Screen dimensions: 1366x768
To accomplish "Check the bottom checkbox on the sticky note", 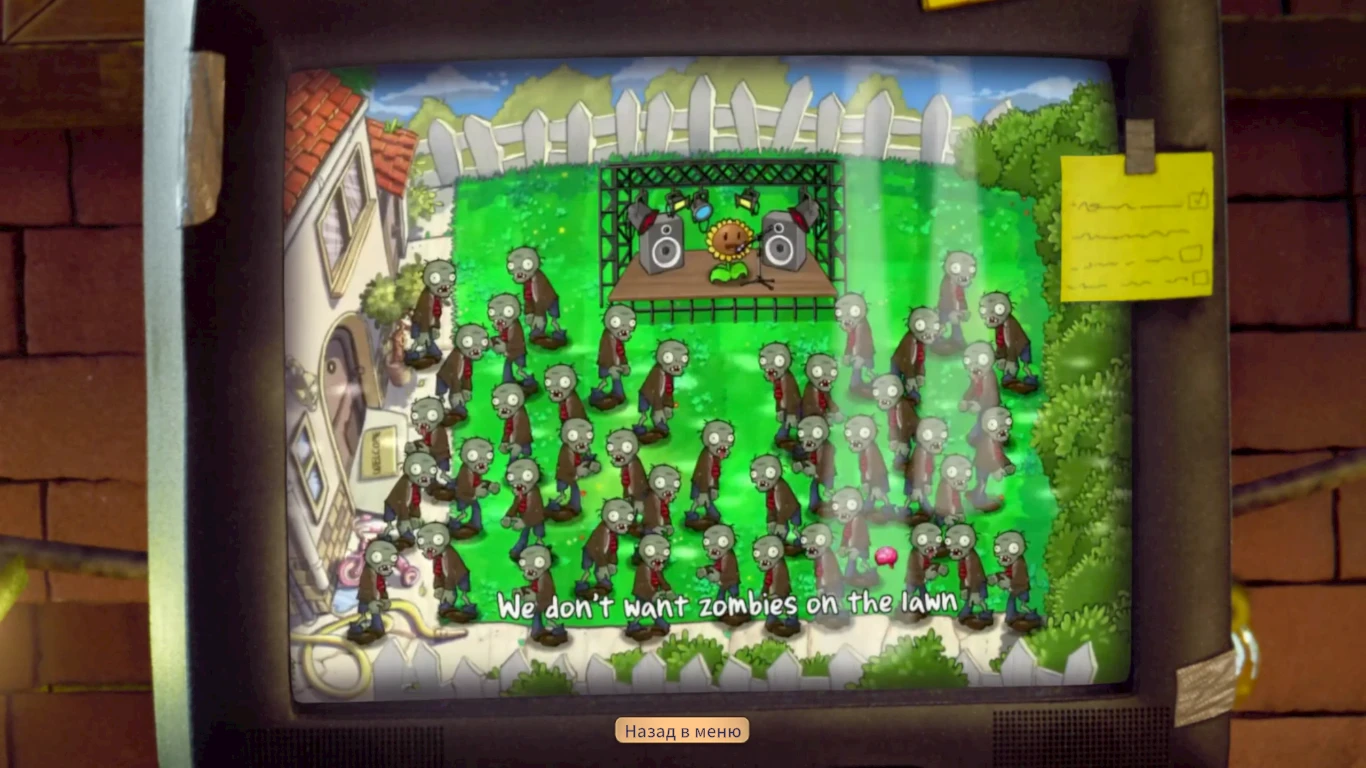I will point(1200,277).
